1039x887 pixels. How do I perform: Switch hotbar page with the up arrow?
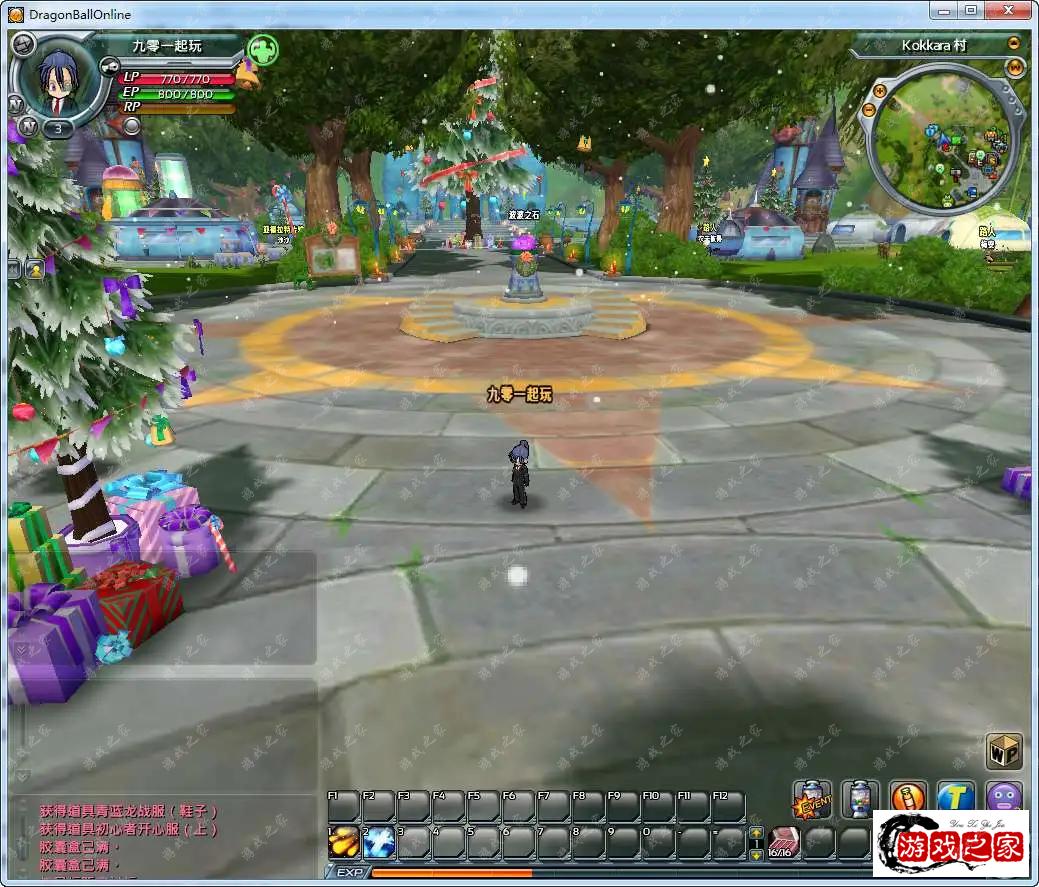click(x=756, y=833)
